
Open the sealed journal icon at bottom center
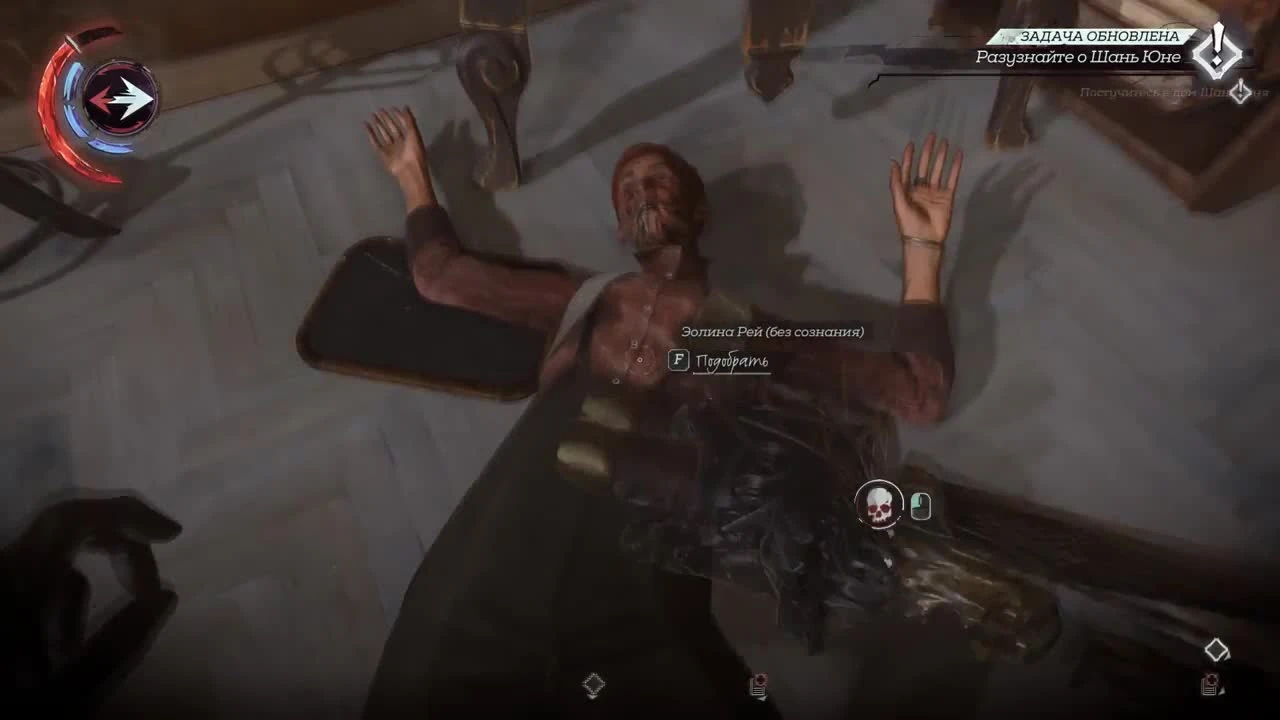tap(758, 688)
